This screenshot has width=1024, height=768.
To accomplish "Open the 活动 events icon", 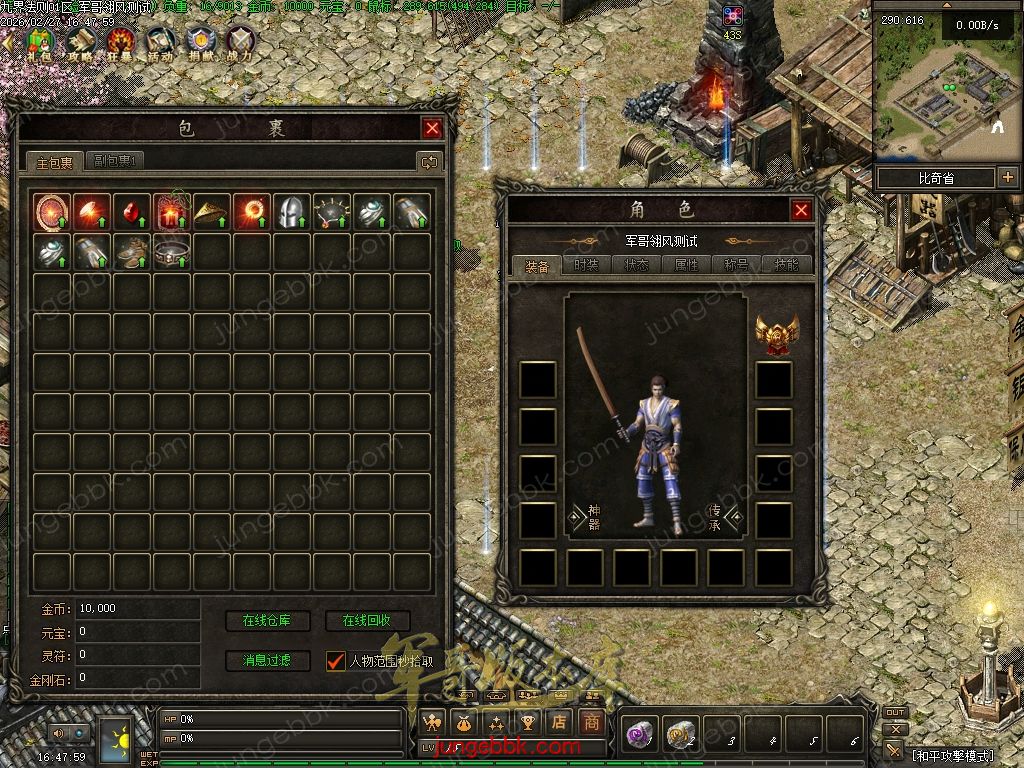I will click(160, 42).
